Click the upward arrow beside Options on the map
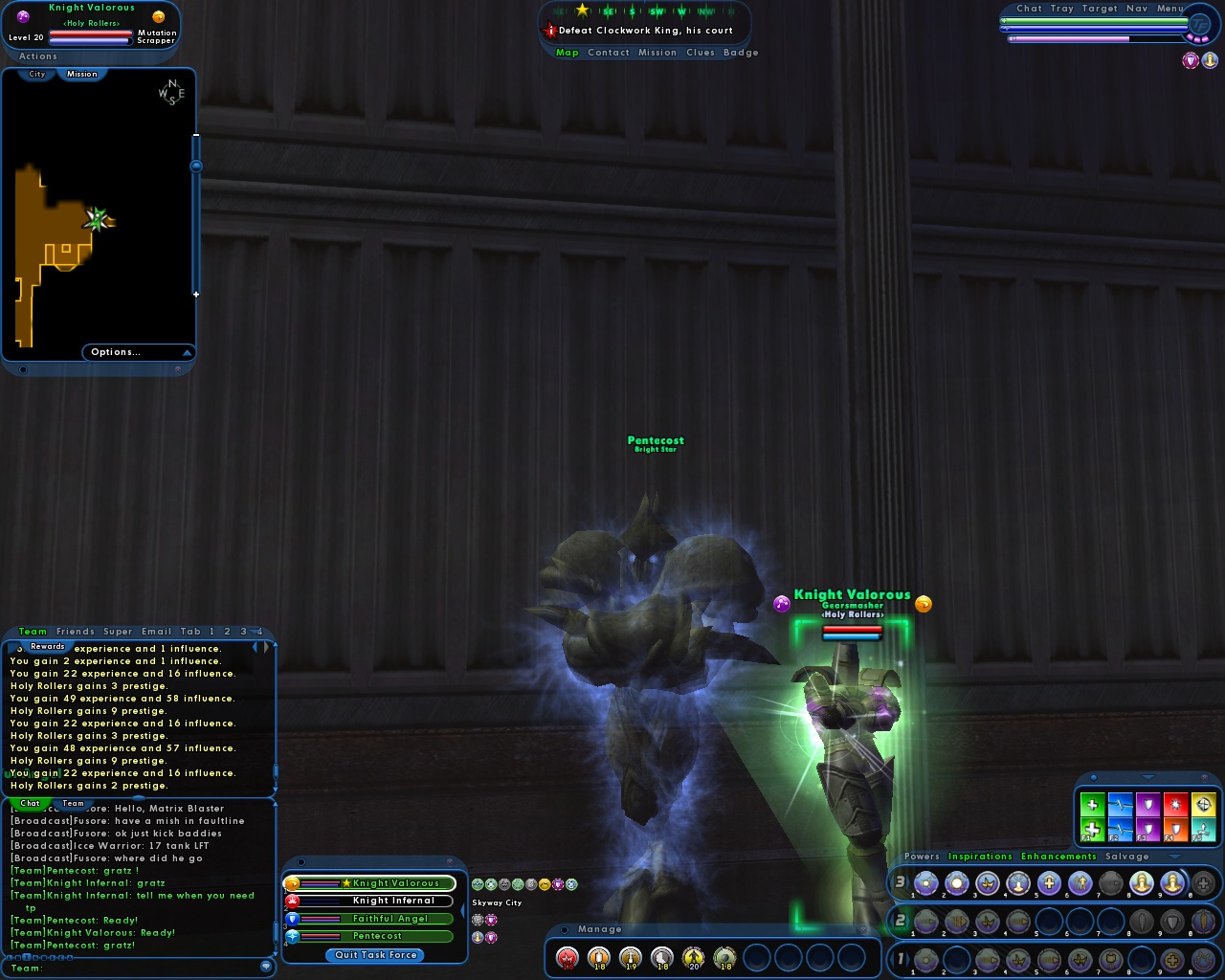Screen dimensions: 1225x980 188,351
